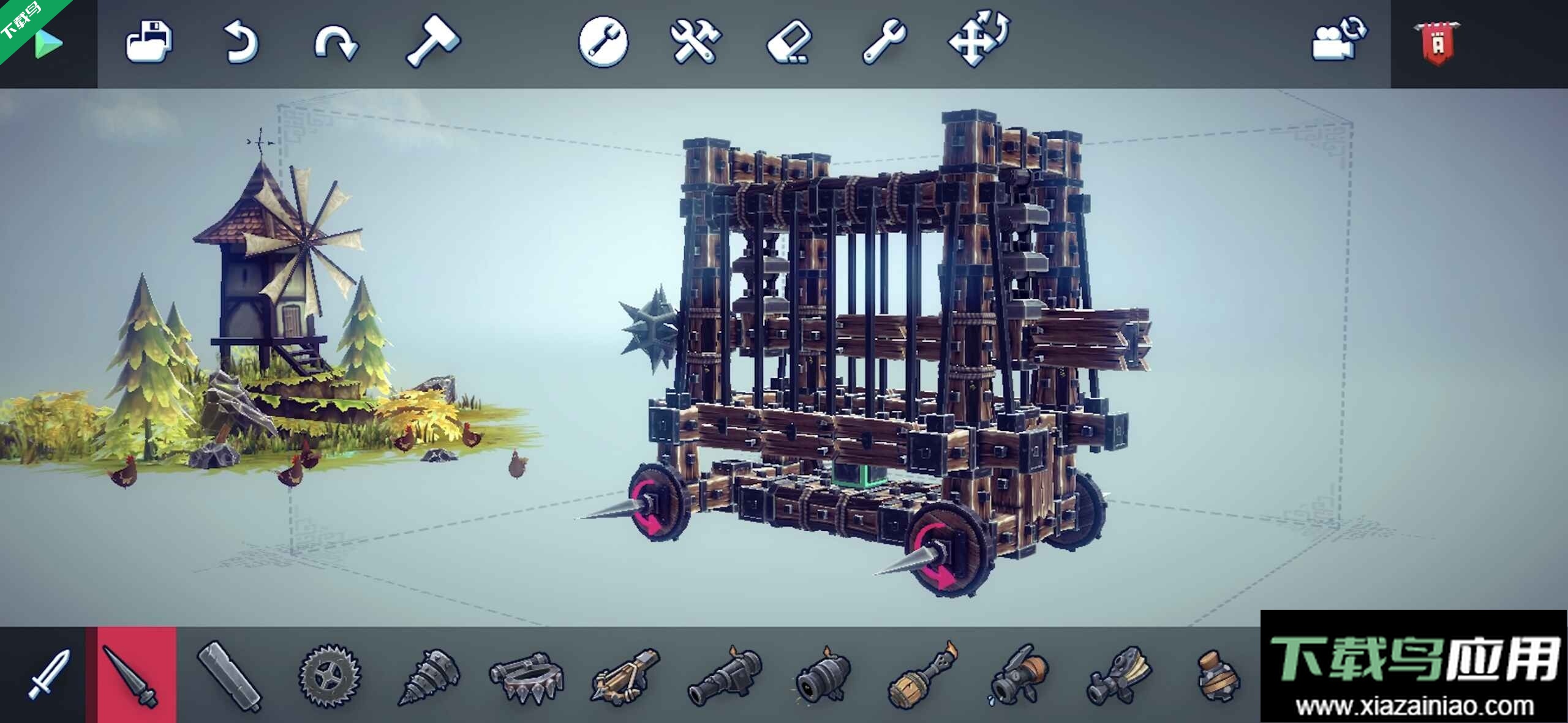Choose the circular saw block

[x=330, y=675]
